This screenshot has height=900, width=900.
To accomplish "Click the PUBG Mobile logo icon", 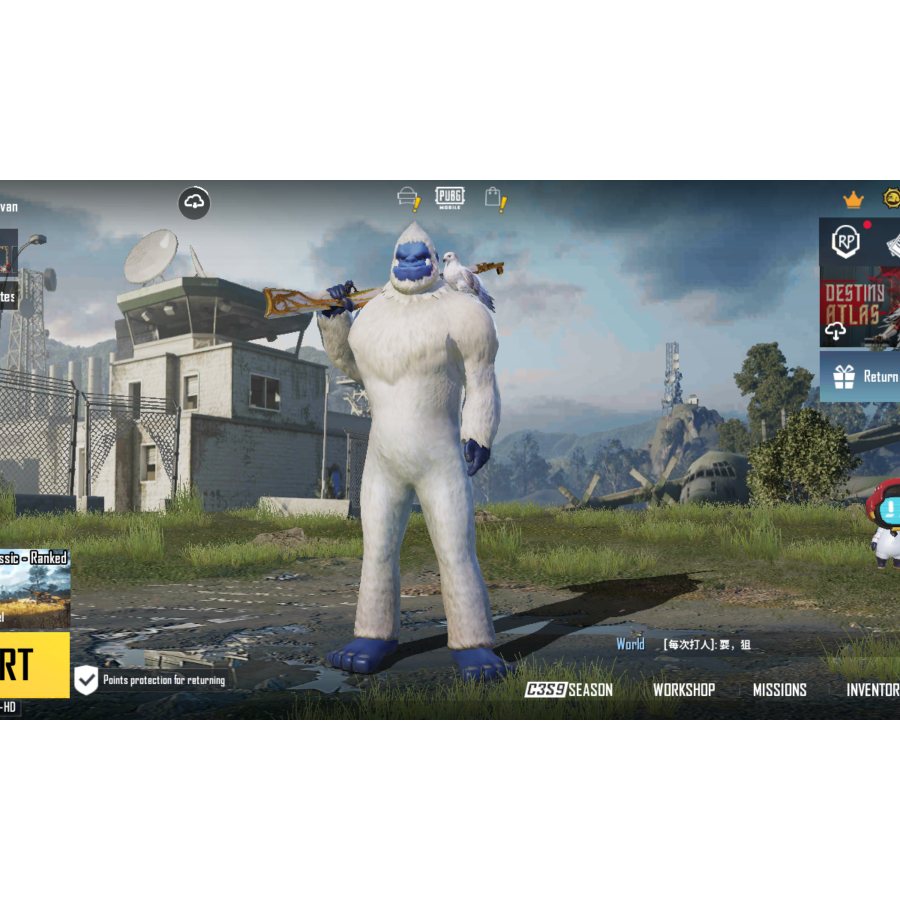I will point(450,197).
